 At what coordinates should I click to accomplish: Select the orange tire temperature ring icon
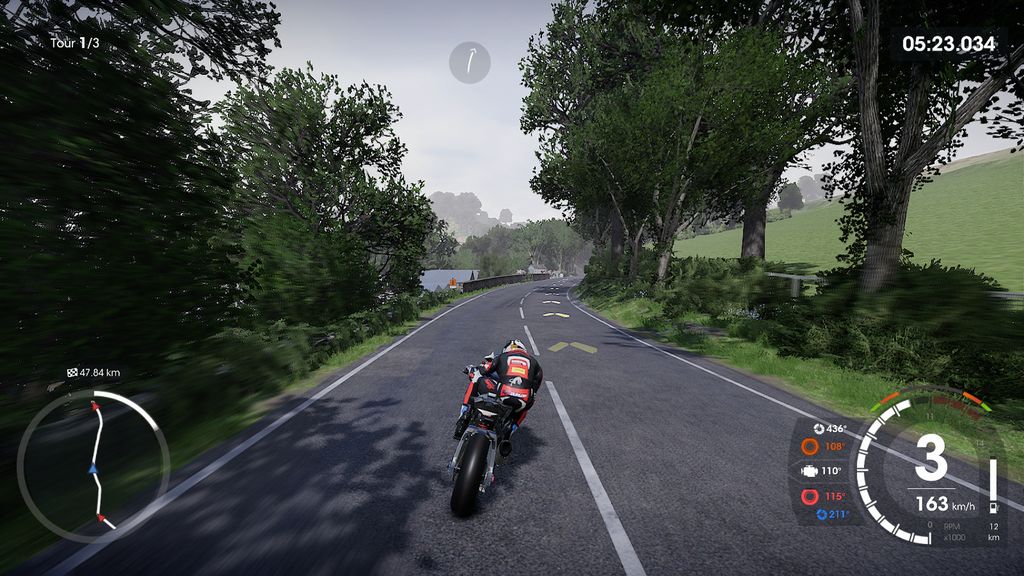coord(808,446)
